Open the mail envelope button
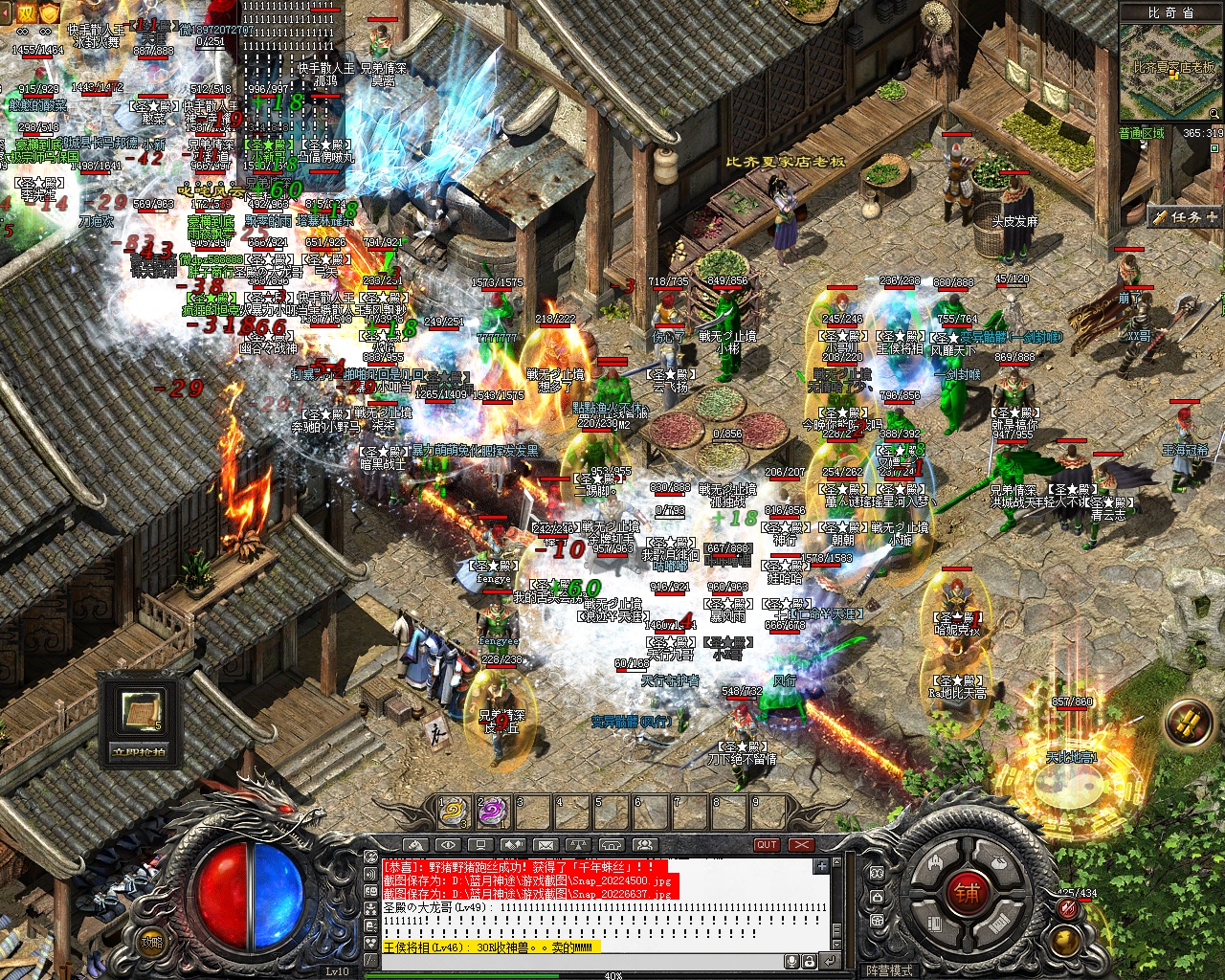 point(546,845)
